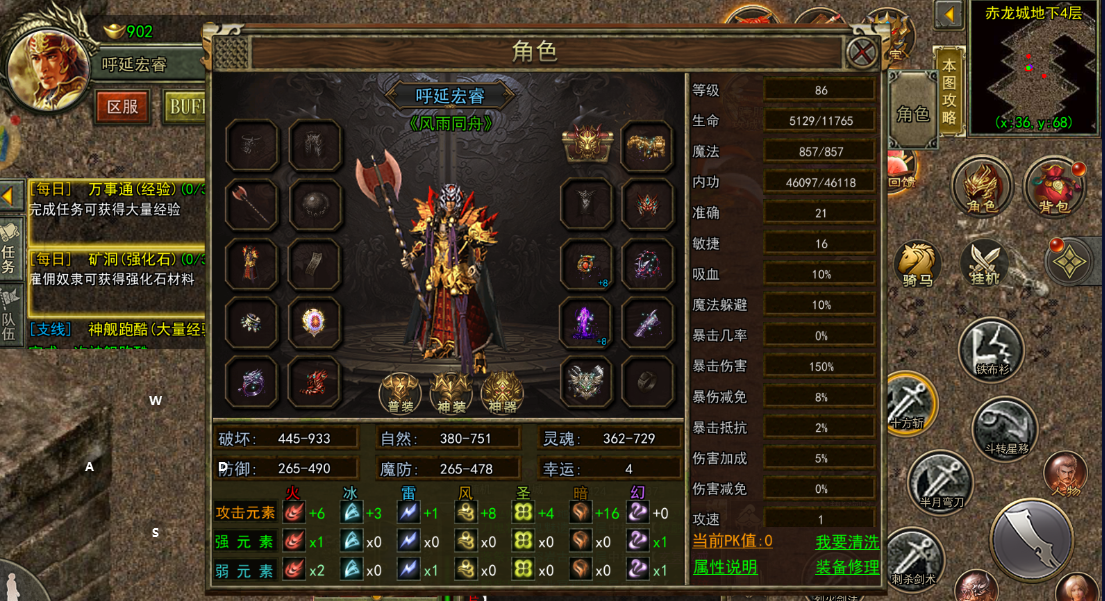Viewport: 1105px width, 601px height.
Task: Activate 挂机 auto-battle mode
Action: point(985,262)
